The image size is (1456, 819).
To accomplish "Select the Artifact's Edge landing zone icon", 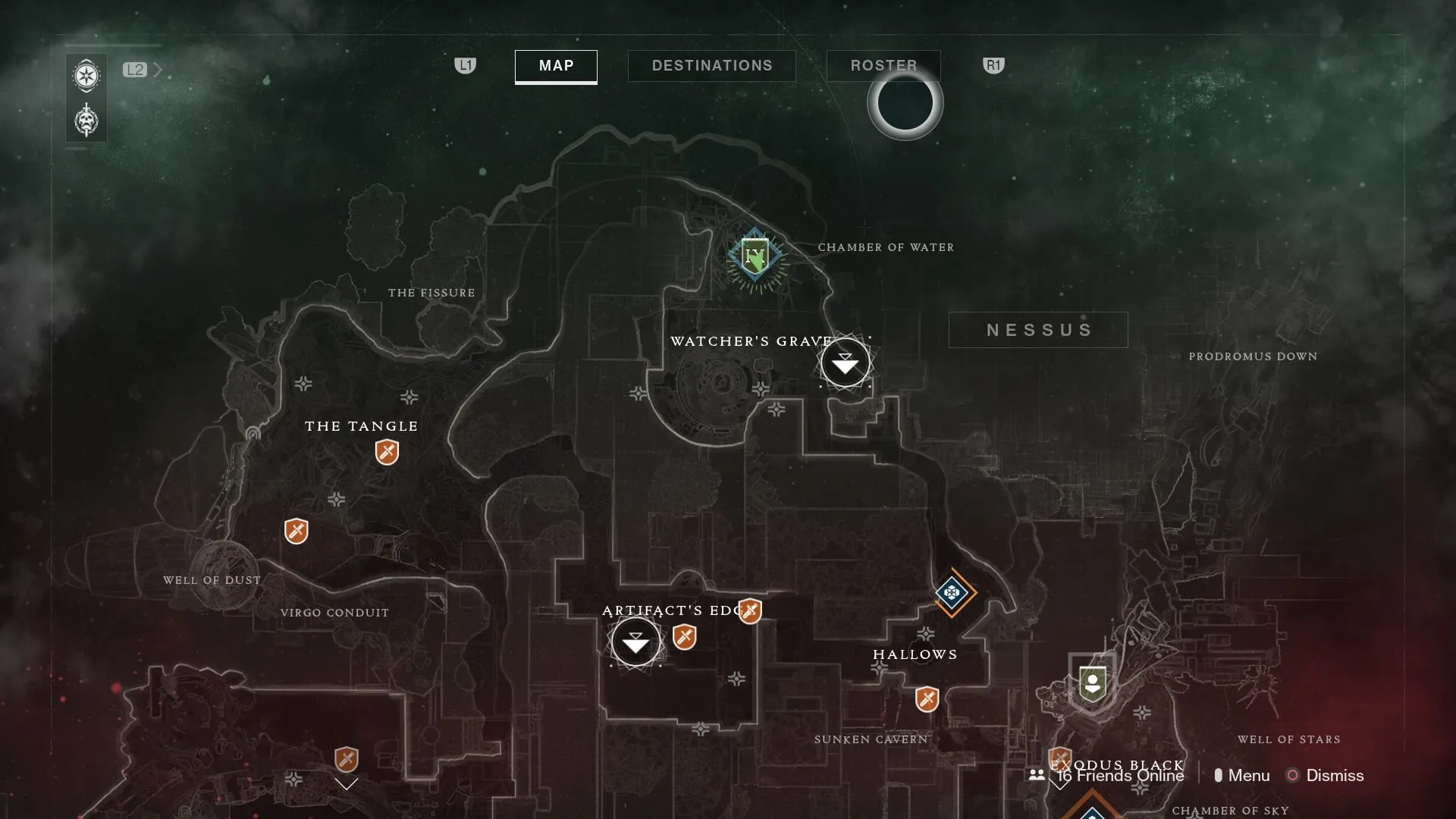I will pos(635,642).
